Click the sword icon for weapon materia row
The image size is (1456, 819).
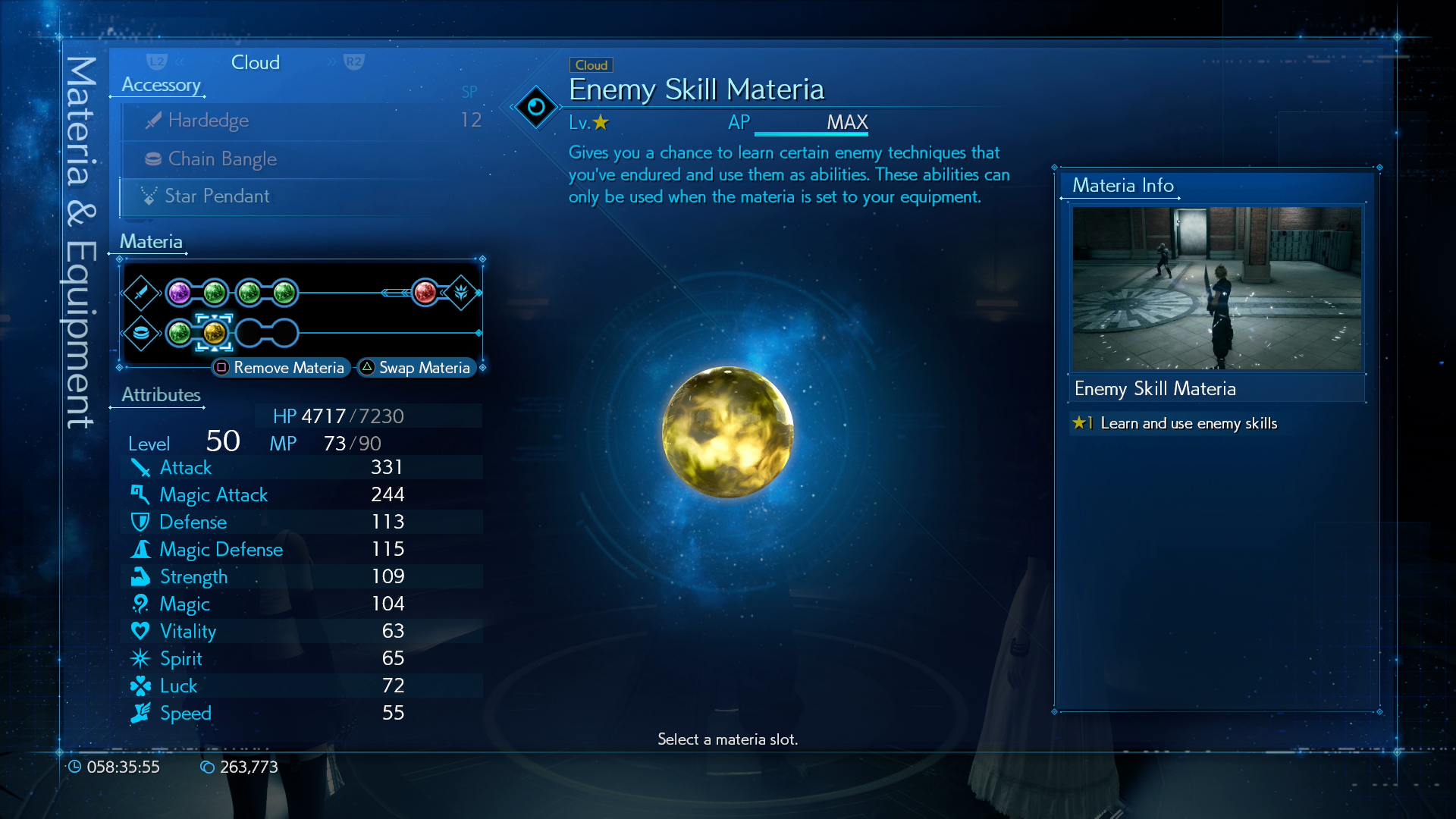coord(141,293)
